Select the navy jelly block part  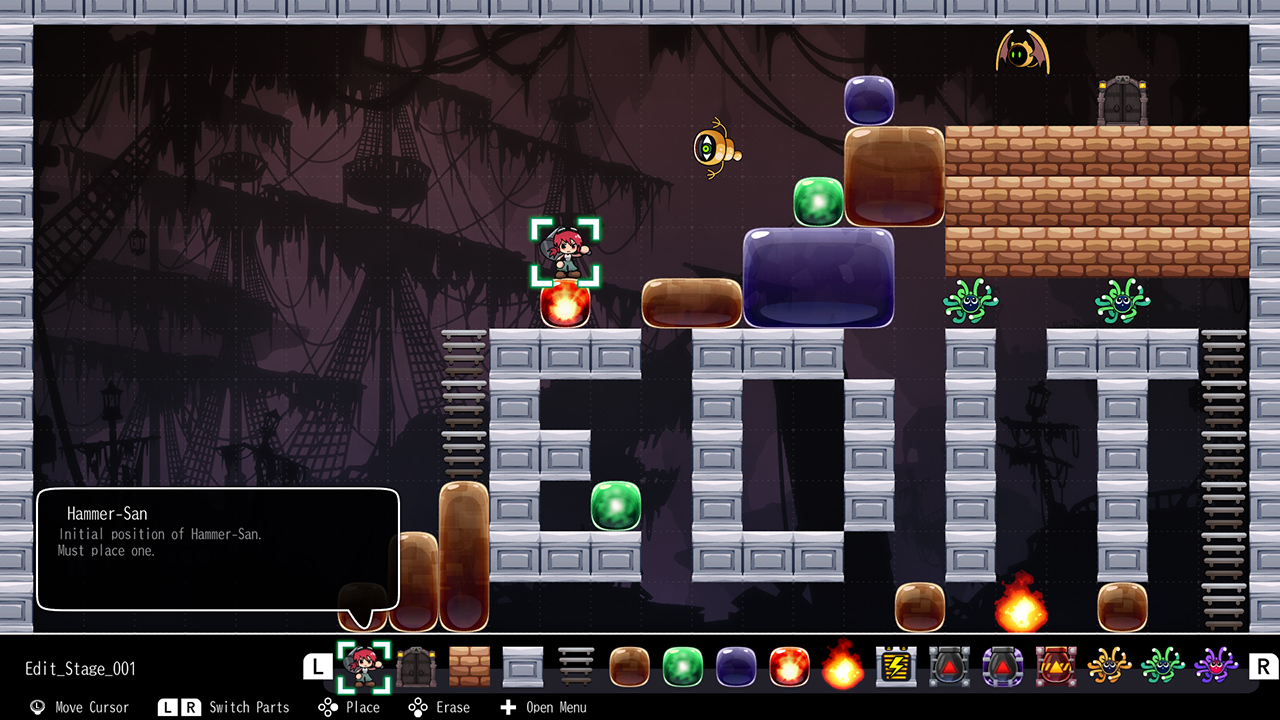coord(736,666)
